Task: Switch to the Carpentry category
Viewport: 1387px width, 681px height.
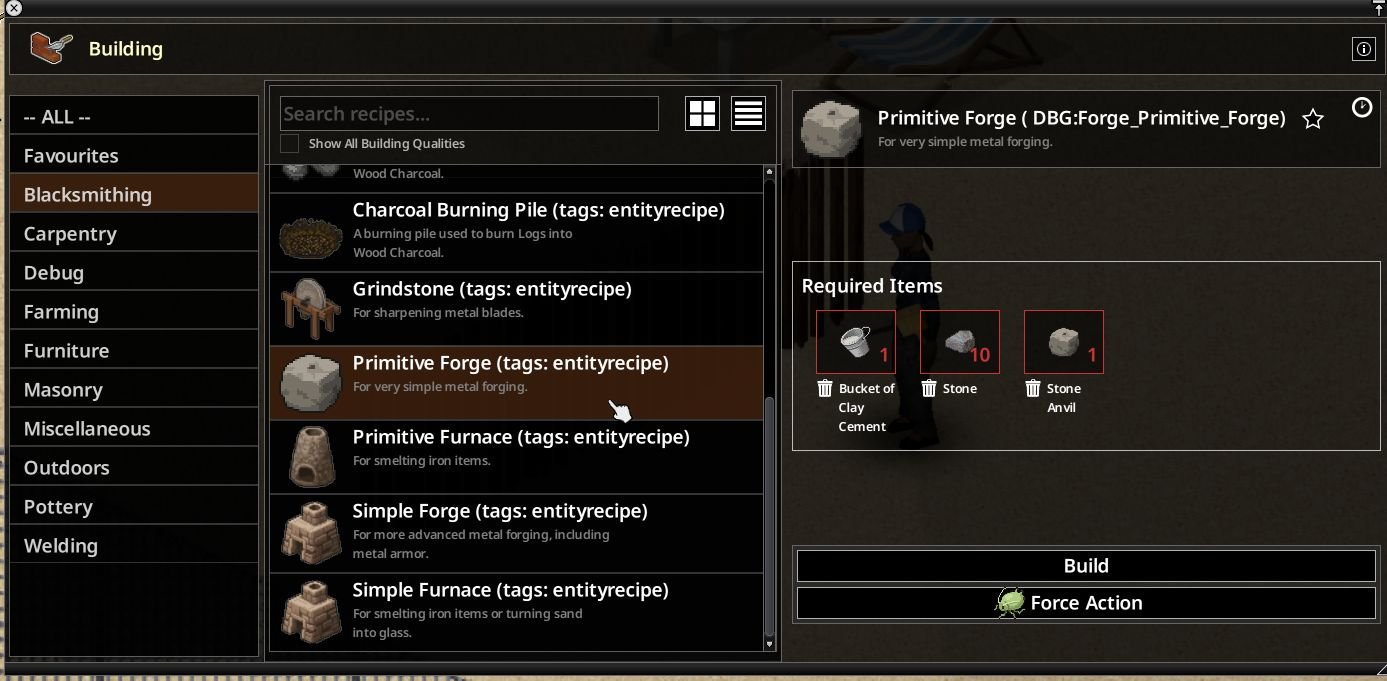Action: 133,234
